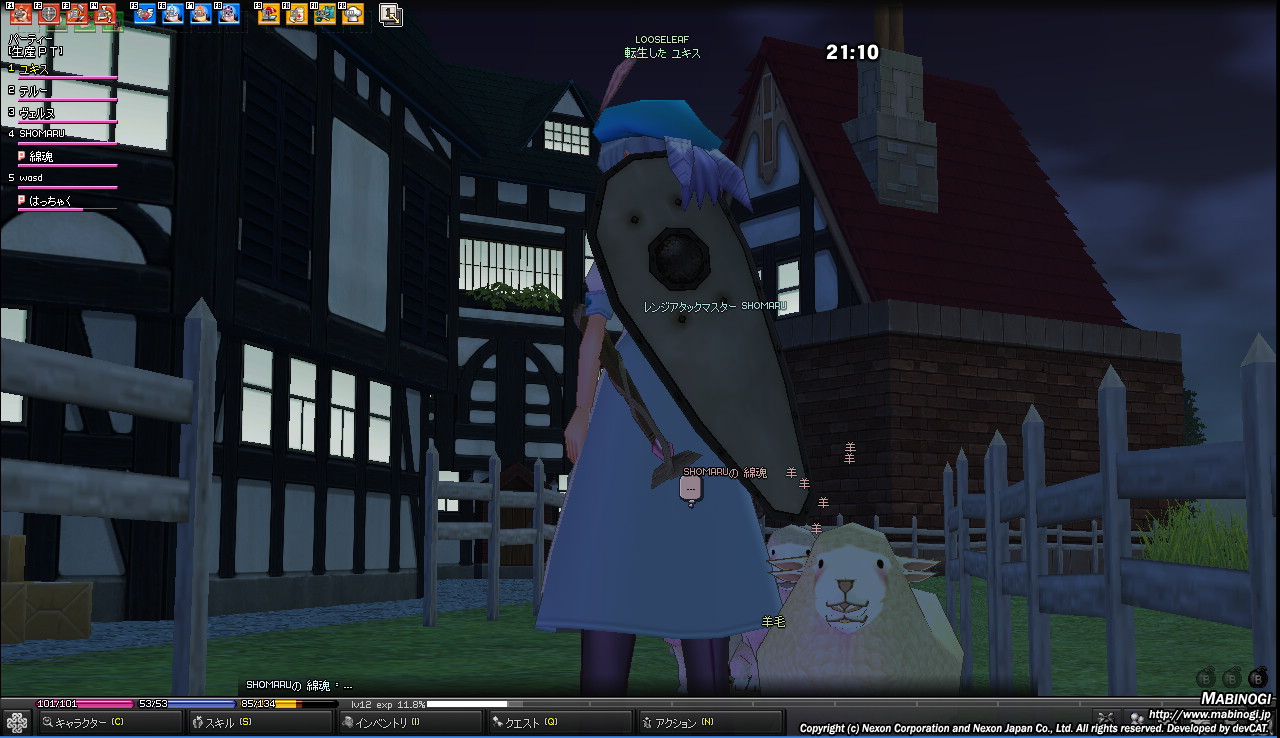Use the F10 first aid skill icon
Screen dimensions: 1280x738
(x=297, y=14)
